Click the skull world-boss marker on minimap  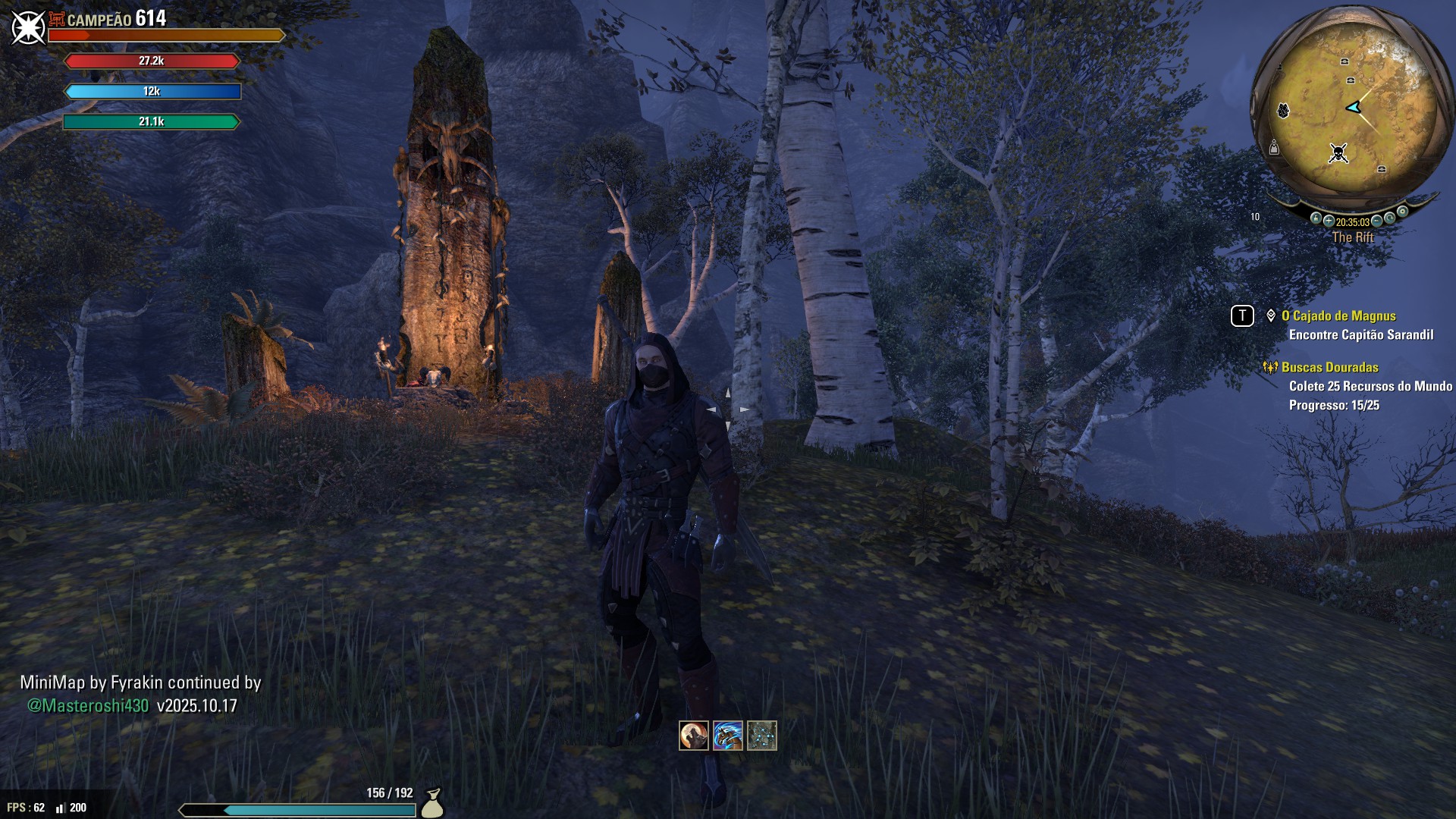1339,153
